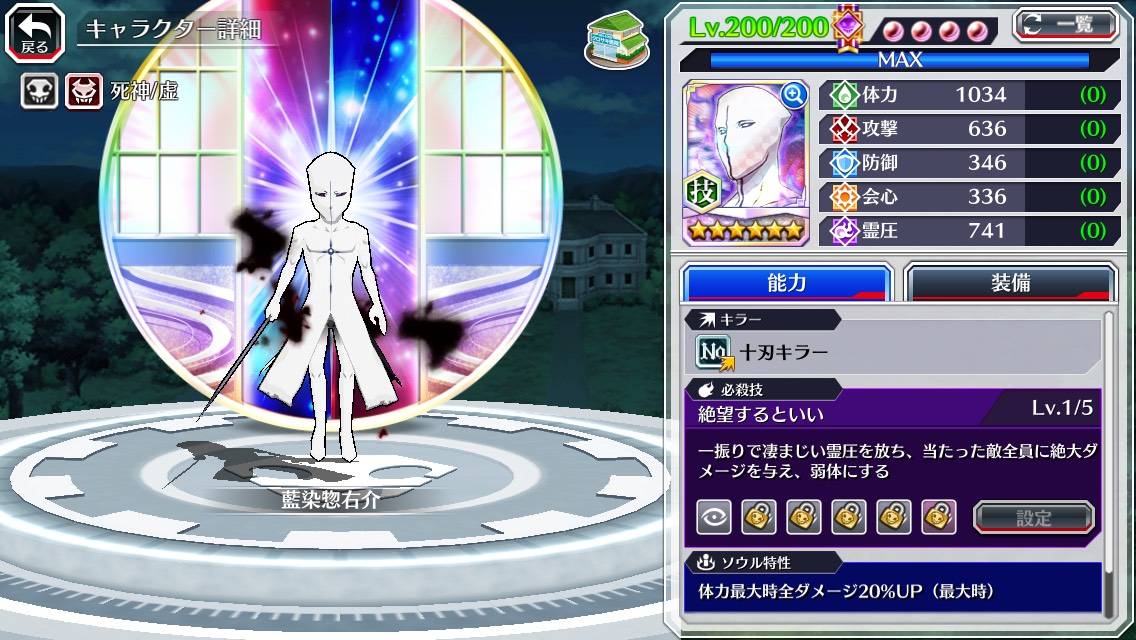Select the 十刃キラー killer icon
1136x640 pixels.
[x=714, y=352]
